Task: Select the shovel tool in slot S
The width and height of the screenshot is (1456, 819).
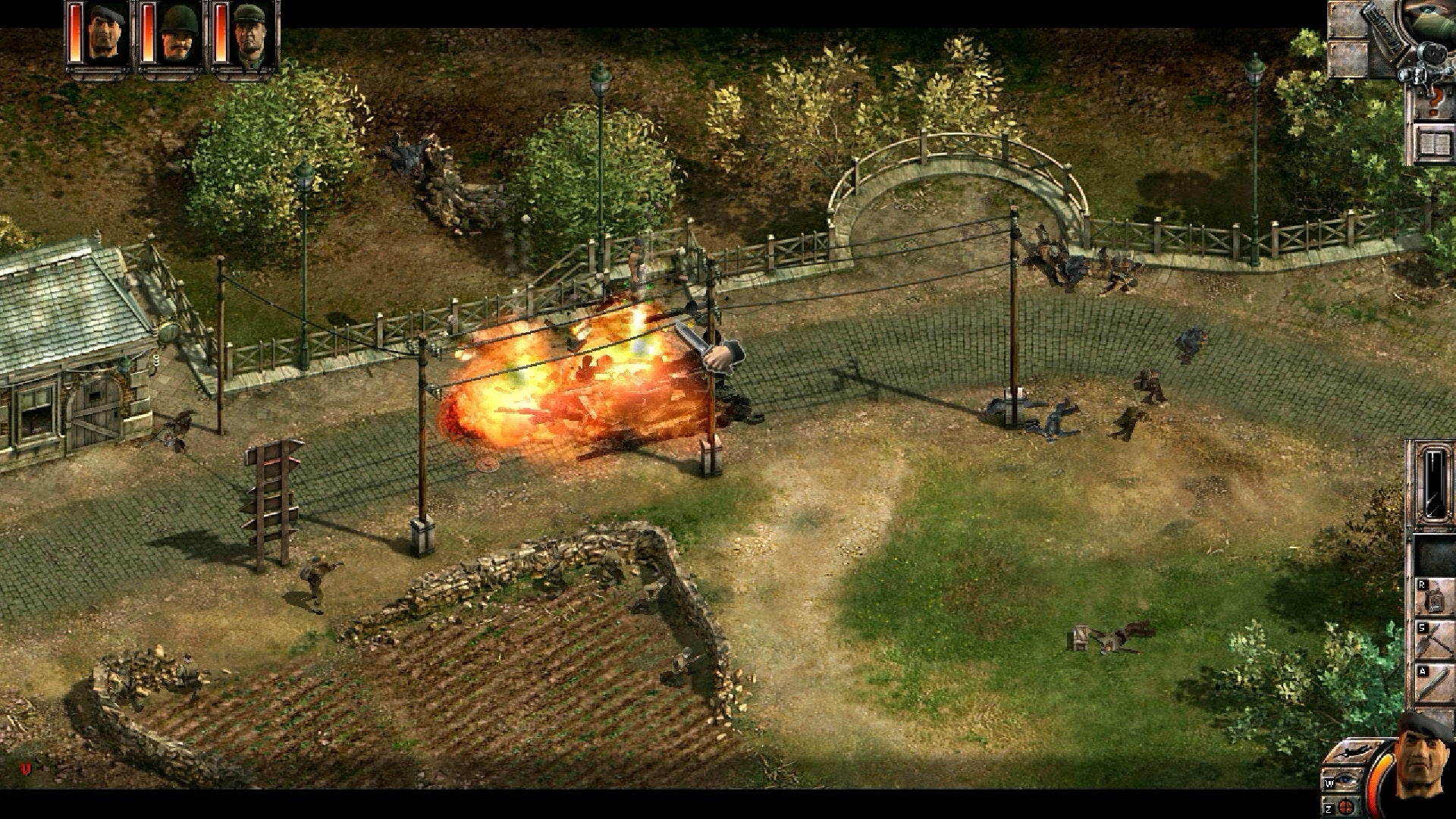Action: click(1434, 641)
